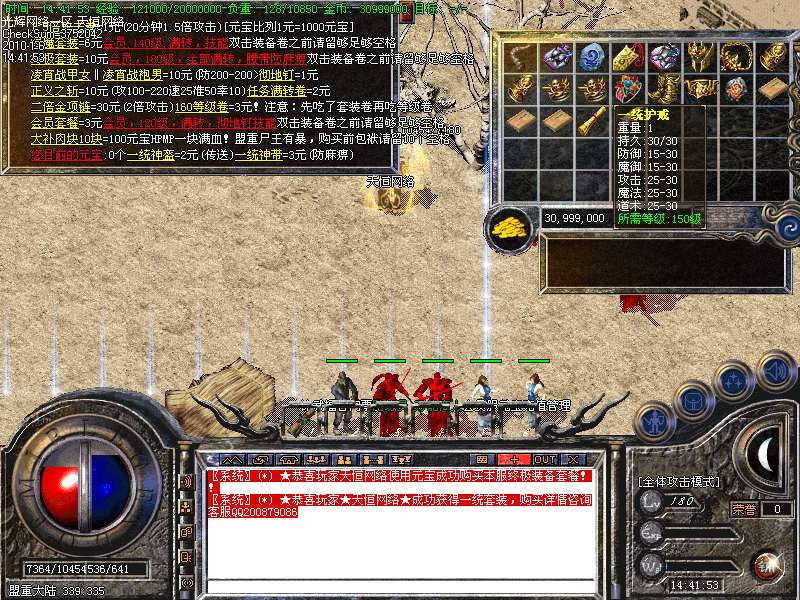Select the colorful jeweled bracelet item
The image size is (800, 600).
(628, 90)
